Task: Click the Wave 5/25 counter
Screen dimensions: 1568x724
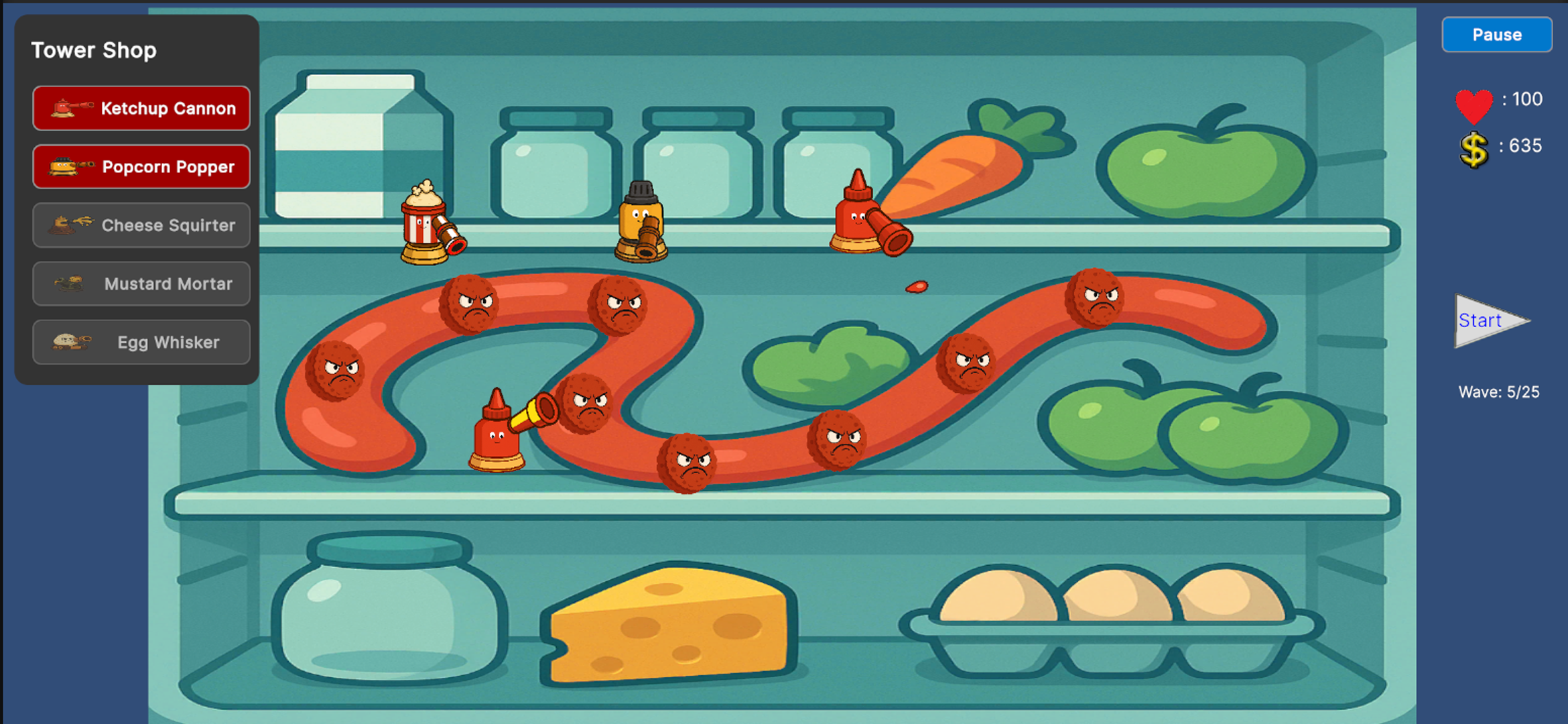Action: [1498, 392]
